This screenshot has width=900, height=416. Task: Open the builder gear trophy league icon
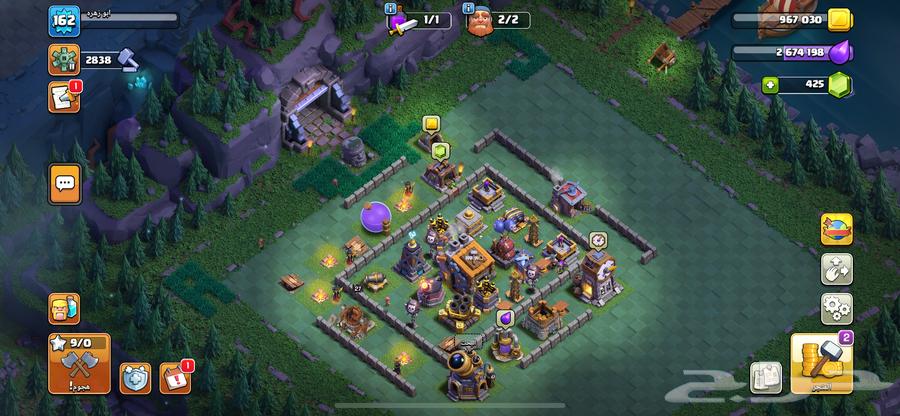(63, 60)
